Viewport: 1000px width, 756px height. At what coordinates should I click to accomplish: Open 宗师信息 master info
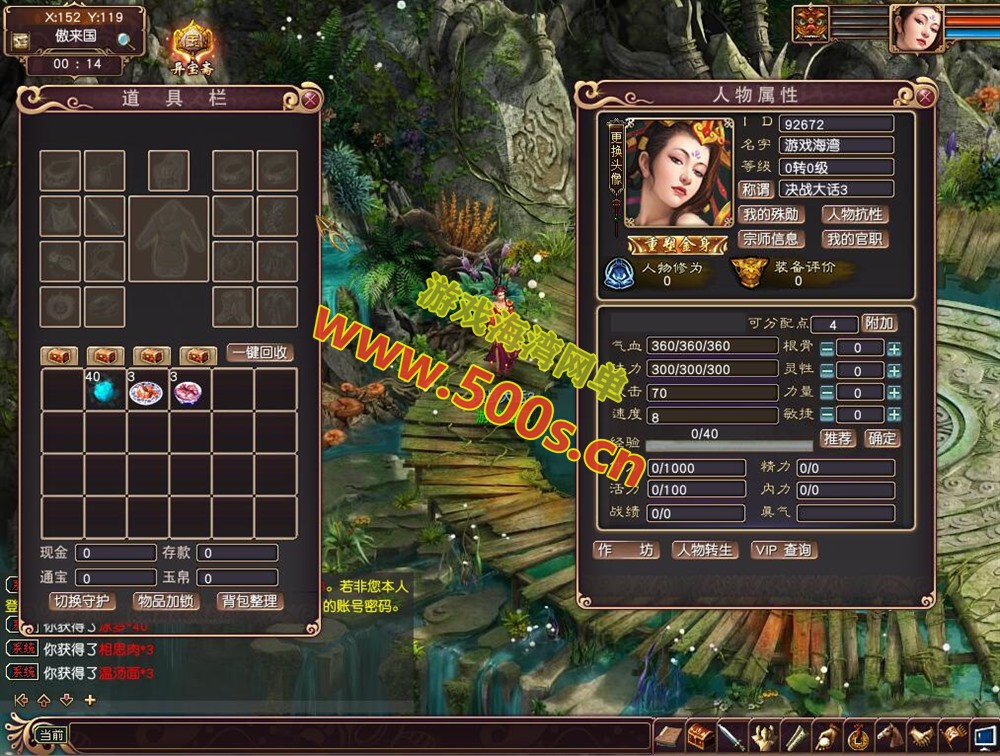pyautogui.click(x=770, y=239)
